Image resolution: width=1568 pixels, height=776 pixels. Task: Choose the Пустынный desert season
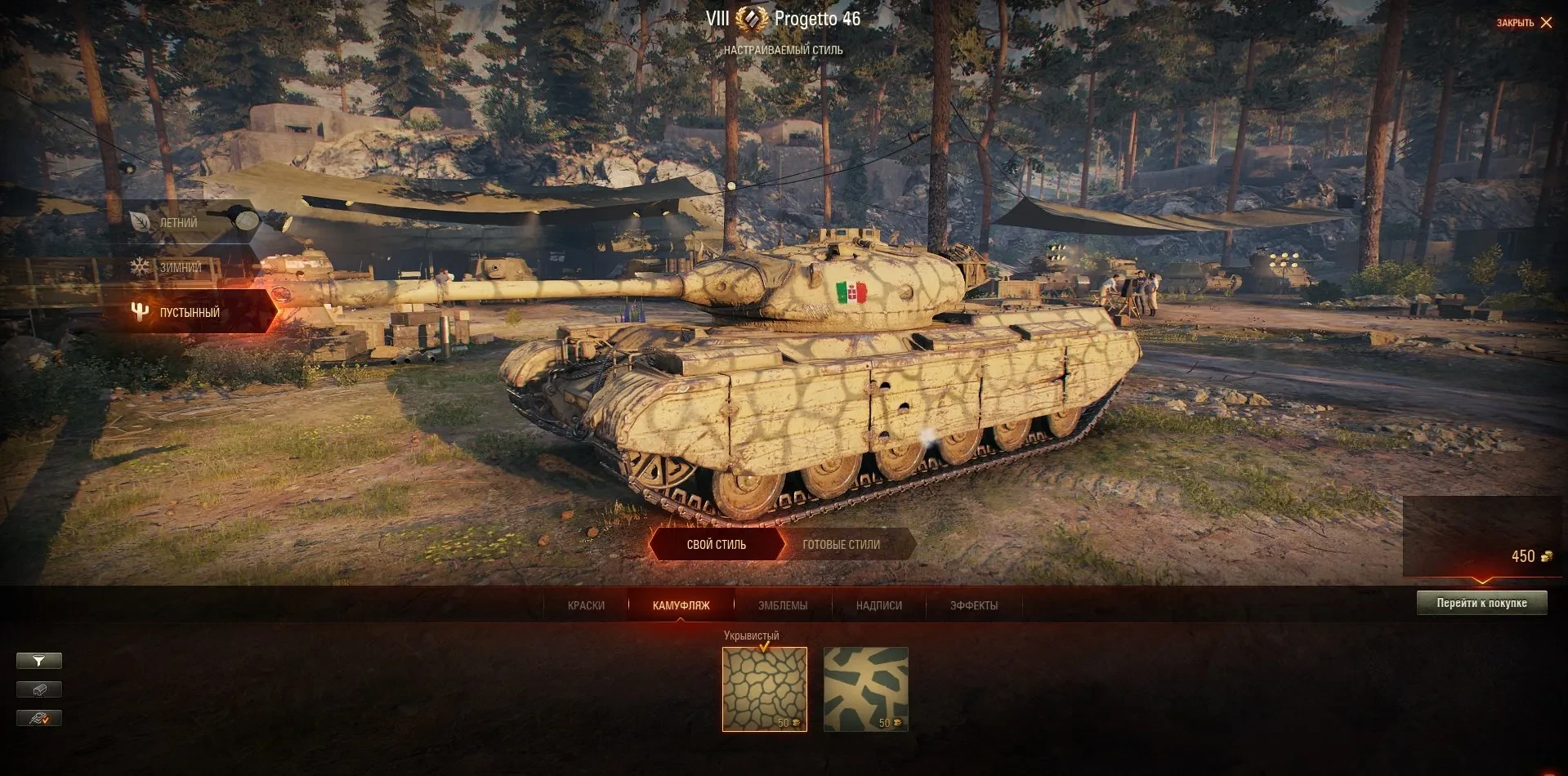(x=190, y=312)
